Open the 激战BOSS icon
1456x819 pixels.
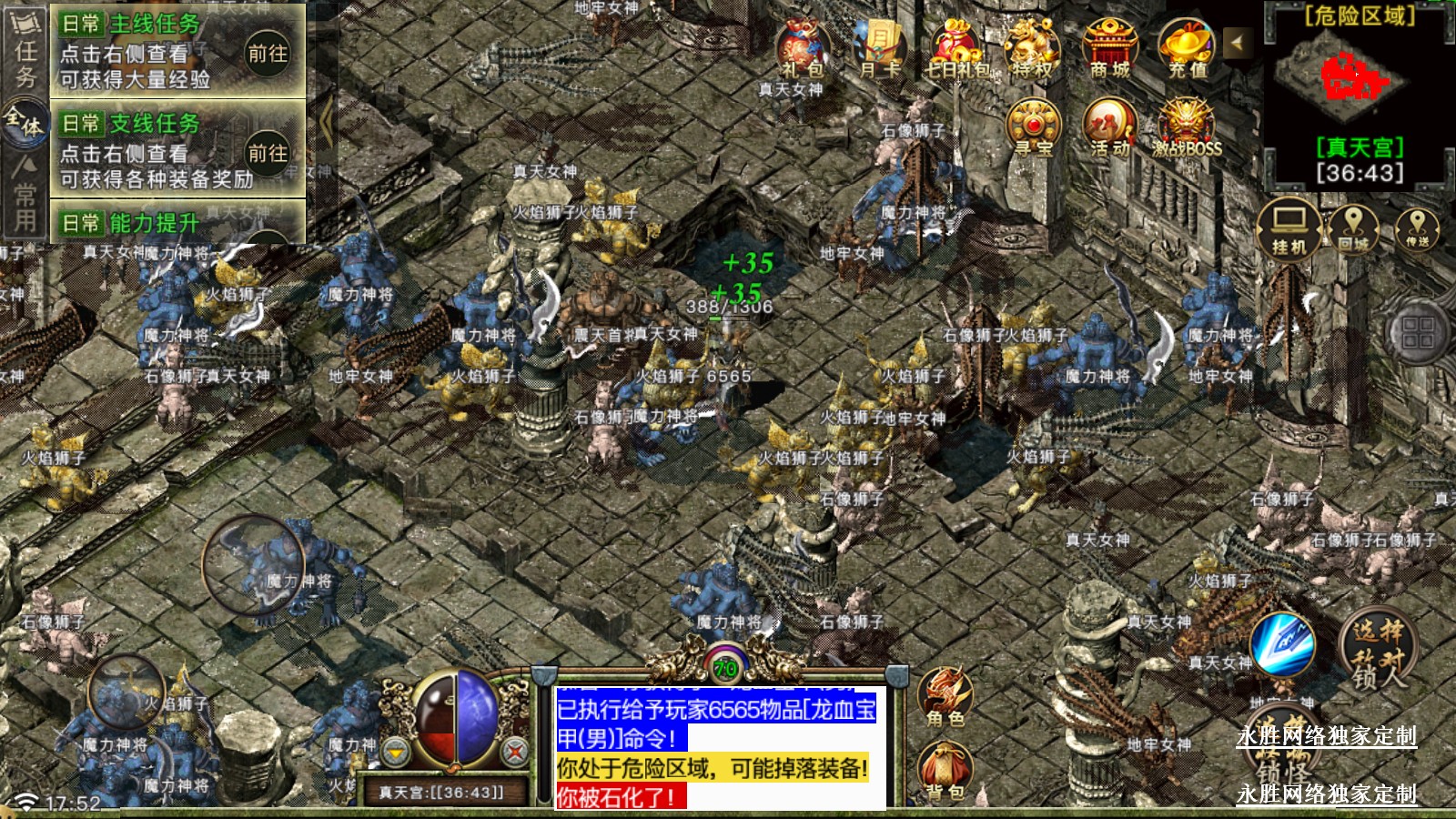[1187, 129]
